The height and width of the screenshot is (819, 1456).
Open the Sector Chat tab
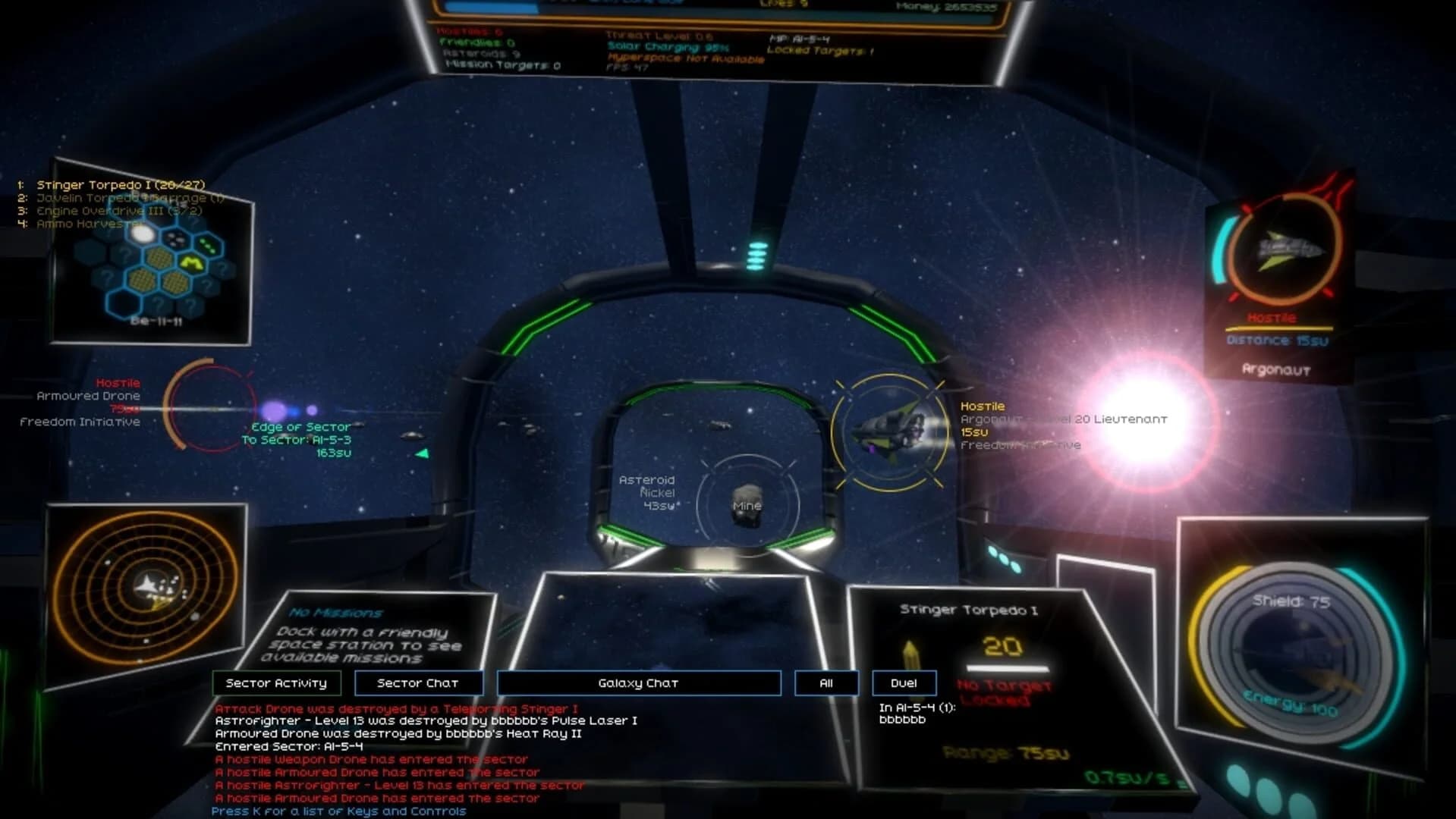point(418,682)
